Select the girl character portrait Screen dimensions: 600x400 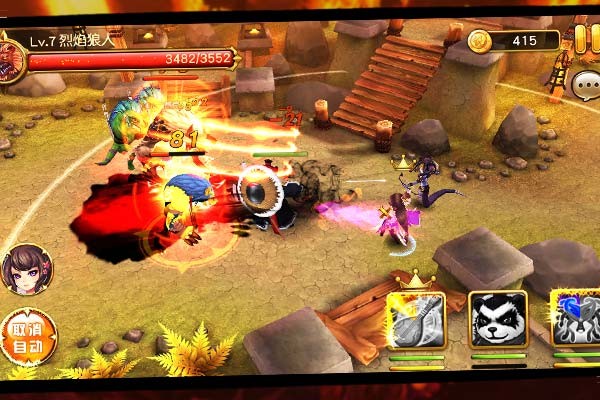(x=26, y=268)
